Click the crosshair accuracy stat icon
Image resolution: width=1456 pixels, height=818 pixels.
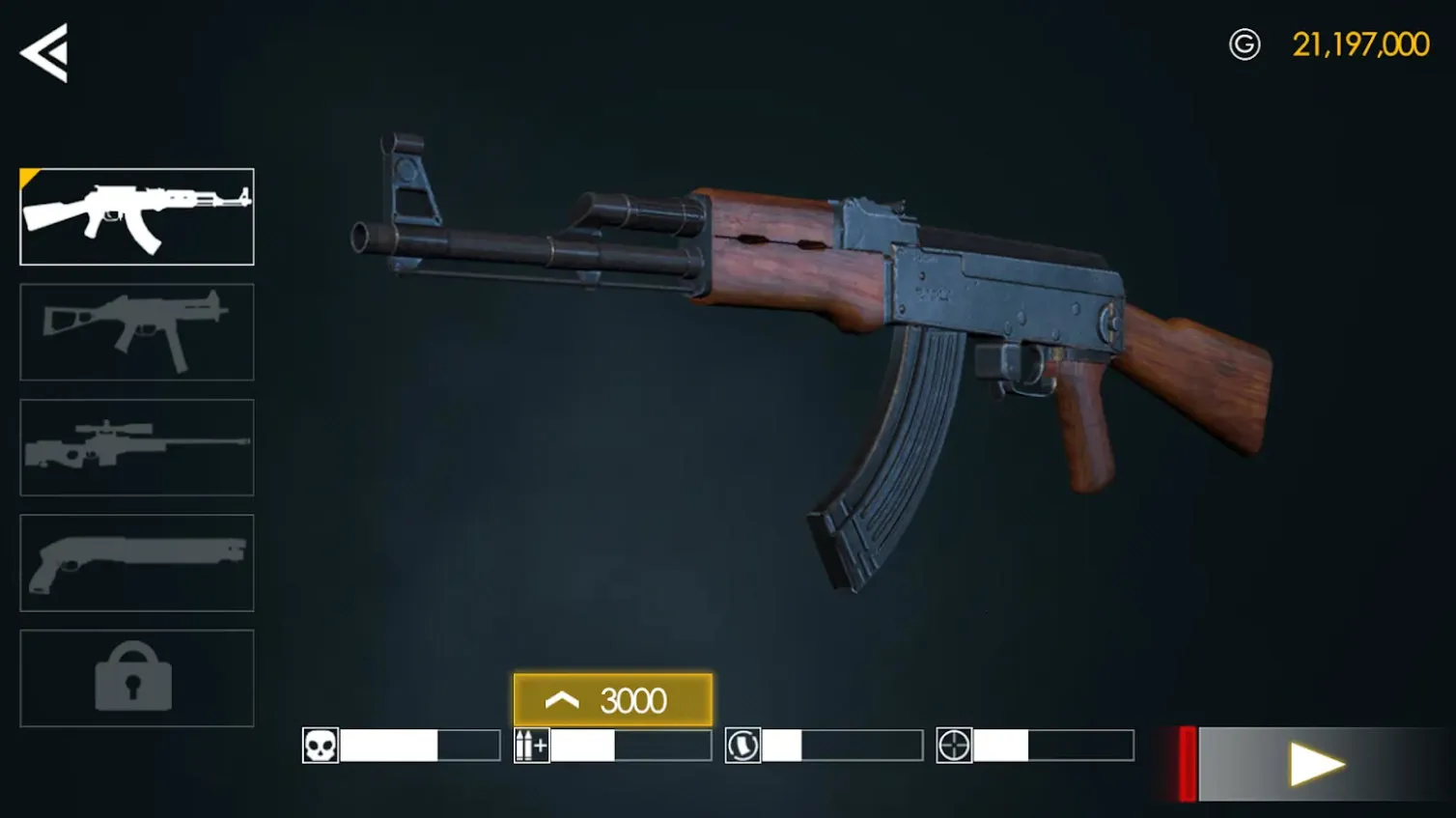coord(954,745)
